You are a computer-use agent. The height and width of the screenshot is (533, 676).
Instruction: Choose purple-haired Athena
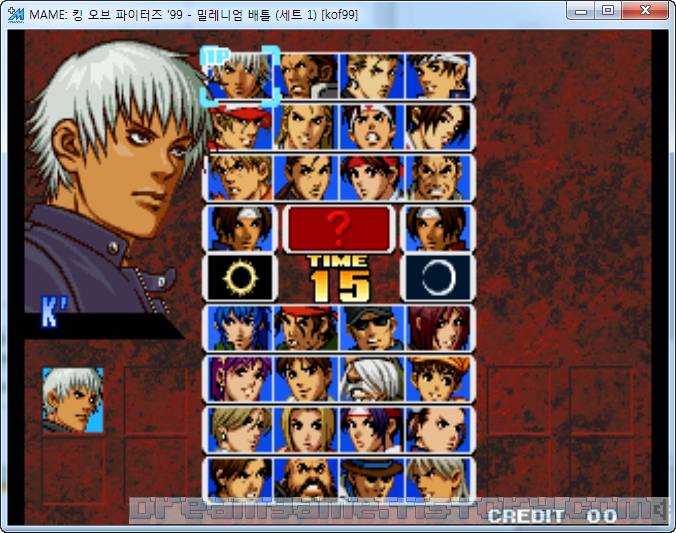pyautogui.click(x=241, y=380)
